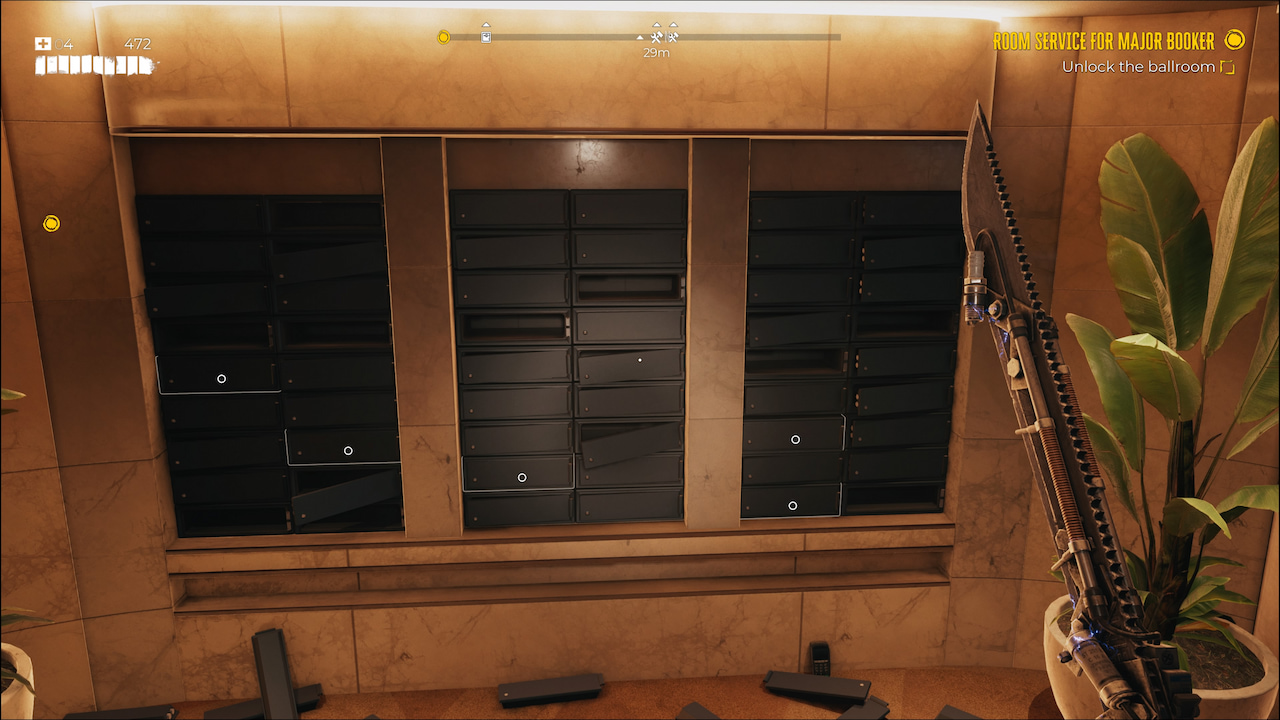1280x720 pixels.
Task: Open the upper highlighted mailbox on the right panel
Action: 795,438
